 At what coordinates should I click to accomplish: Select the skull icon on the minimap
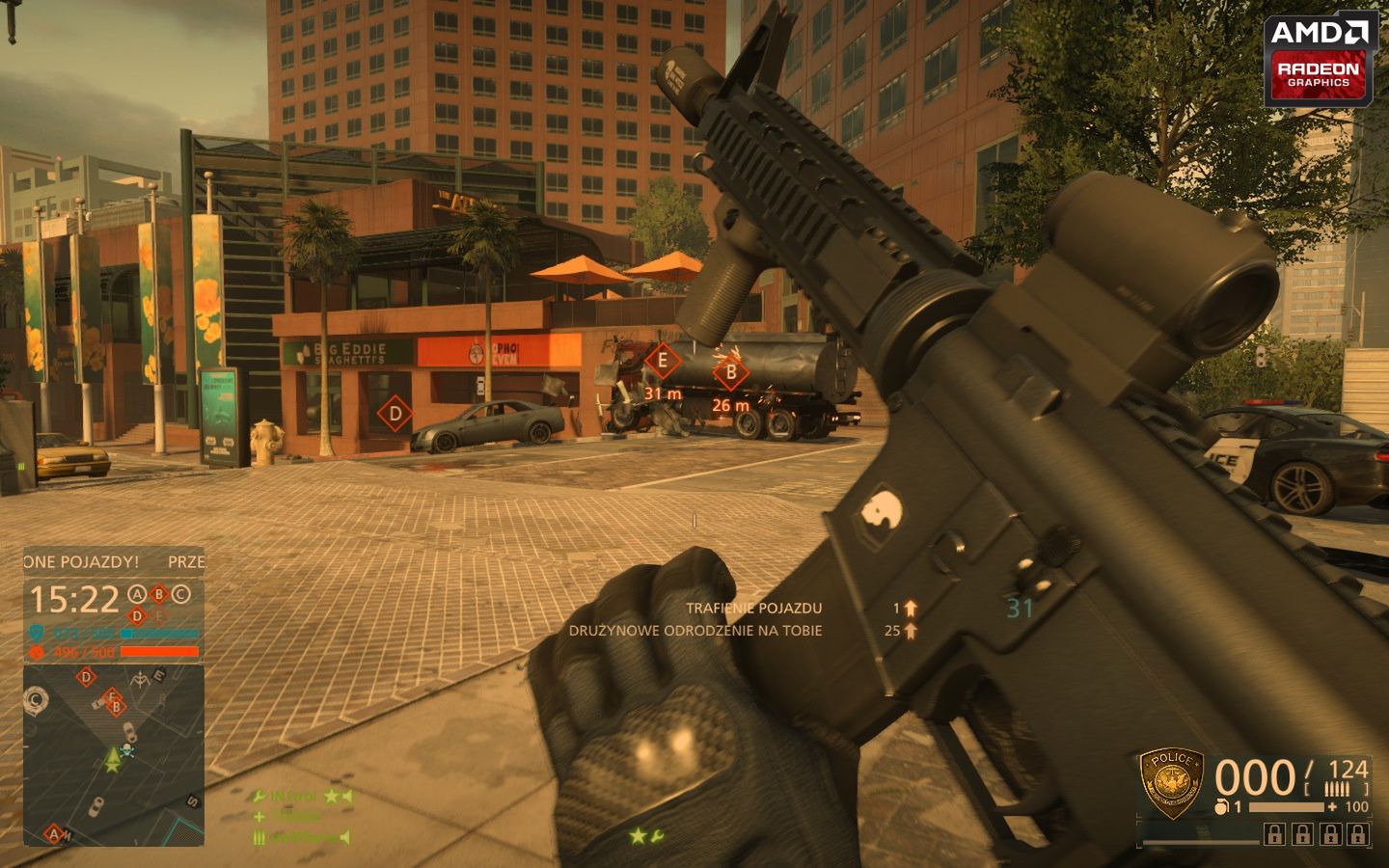(x=126, y=749)
